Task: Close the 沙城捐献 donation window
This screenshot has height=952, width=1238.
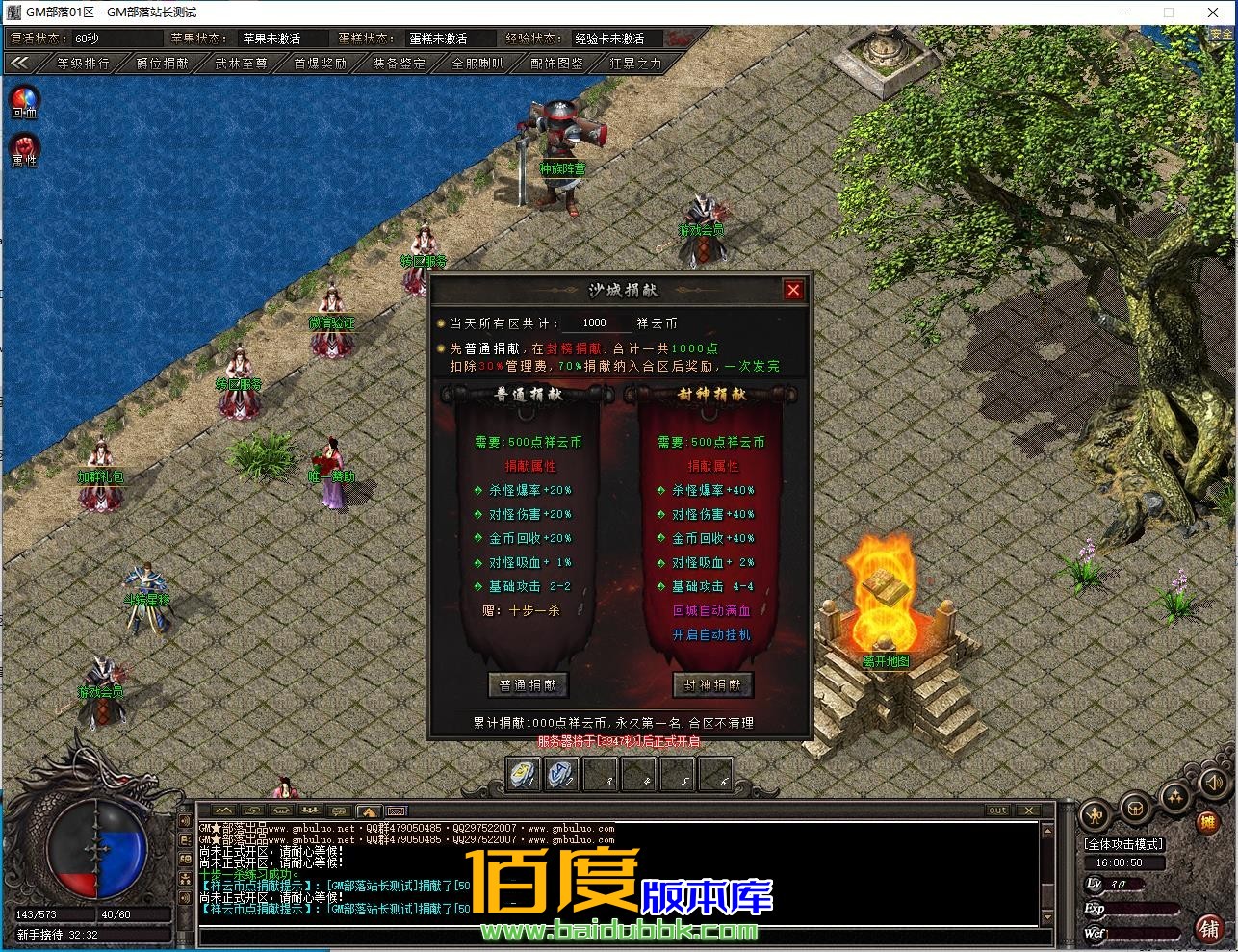Action: (x=793, y=290)
